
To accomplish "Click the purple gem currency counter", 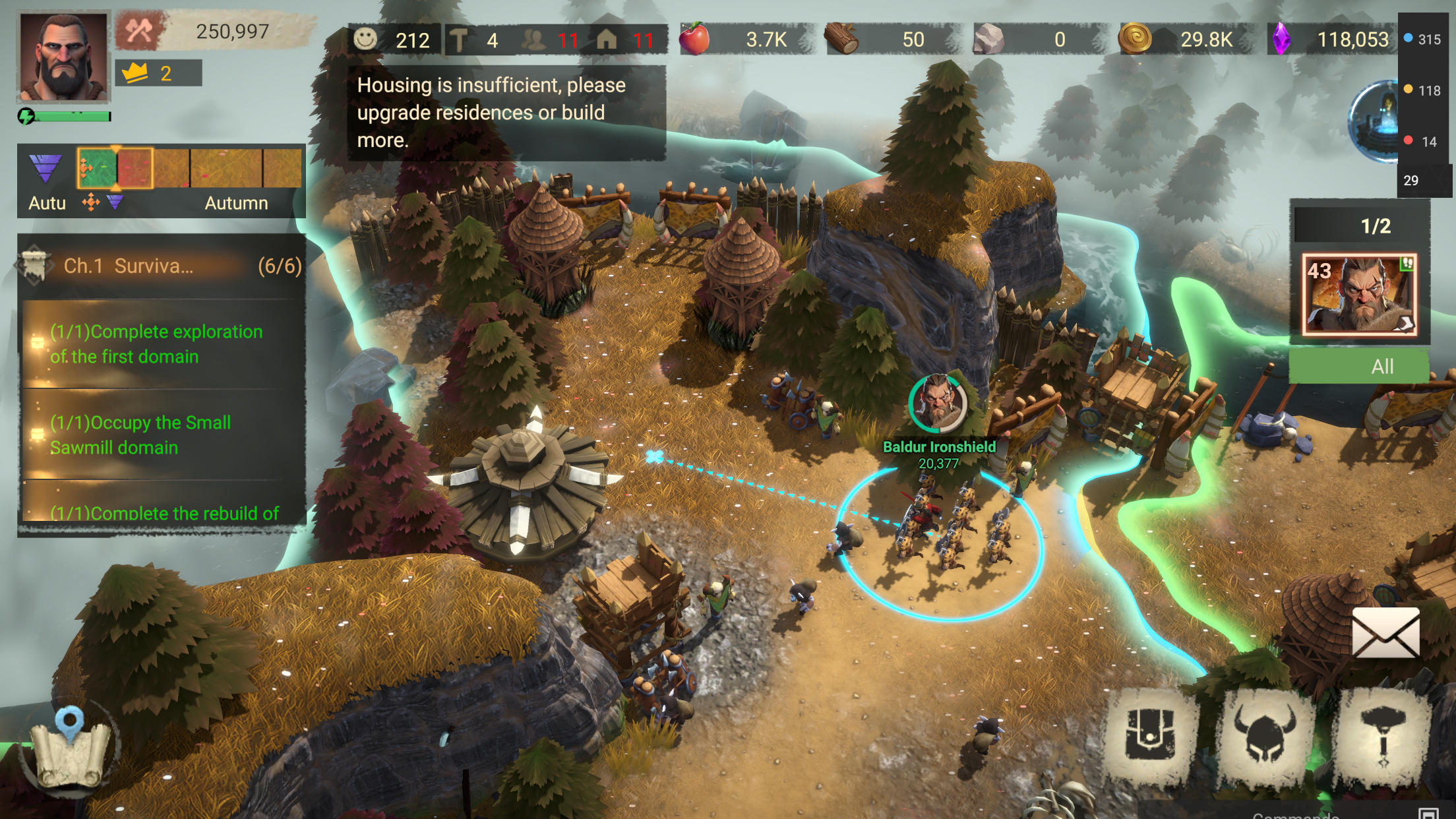I will coord(1332,40).
